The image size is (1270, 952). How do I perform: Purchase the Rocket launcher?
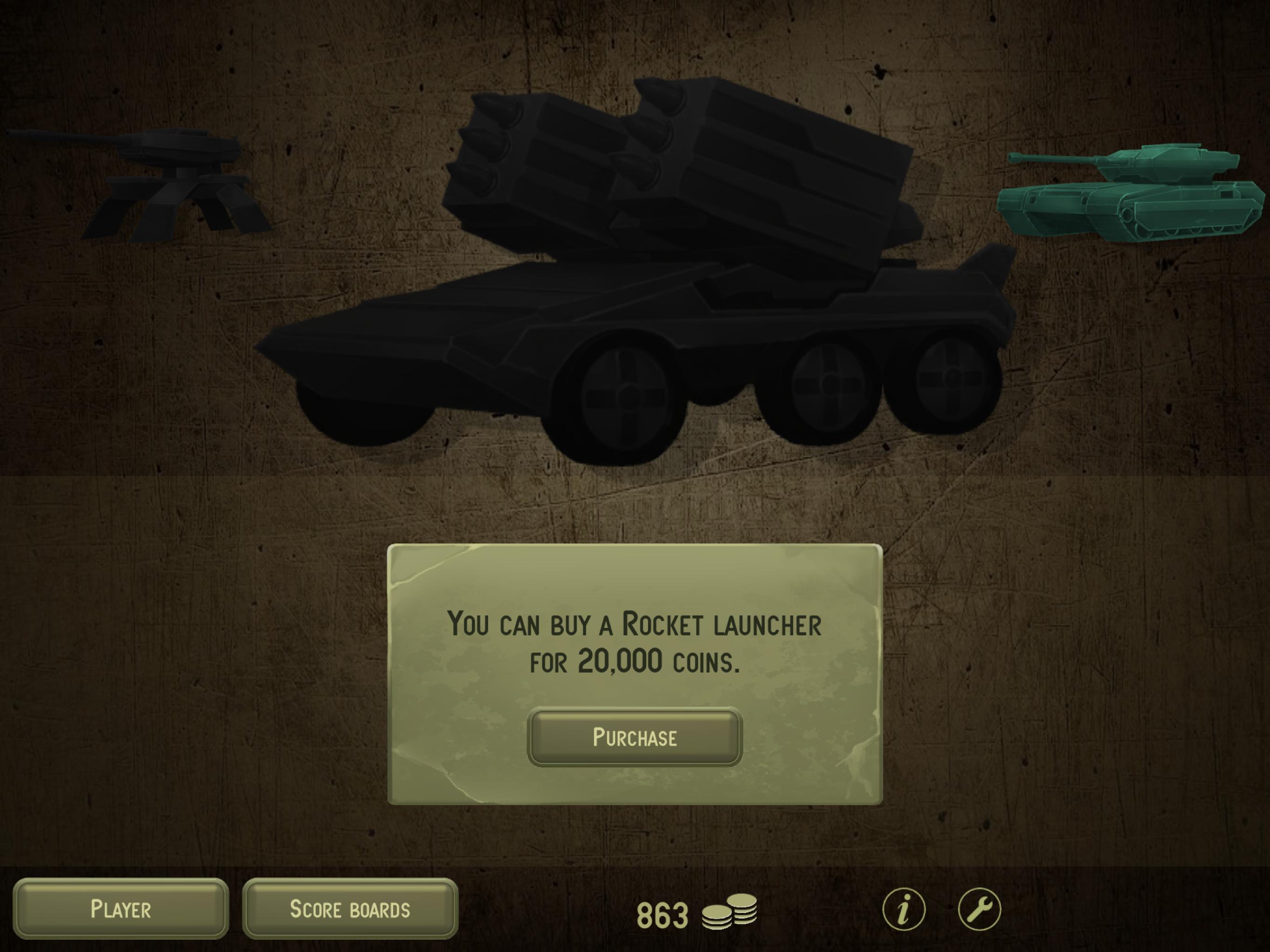(635, 737)
